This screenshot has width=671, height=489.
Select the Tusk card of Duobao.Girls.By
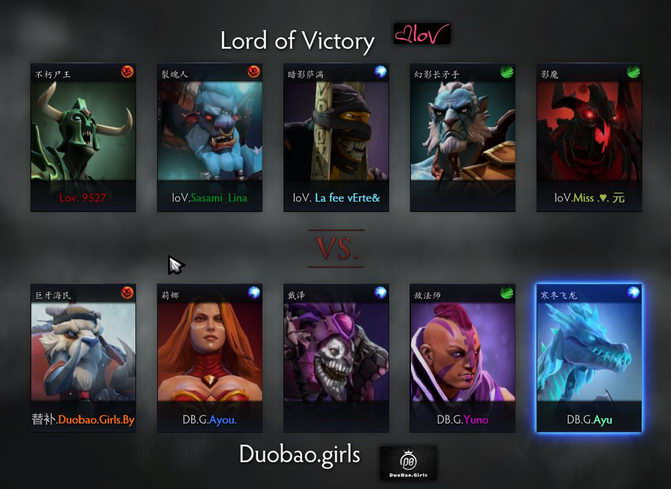(83, 358)
